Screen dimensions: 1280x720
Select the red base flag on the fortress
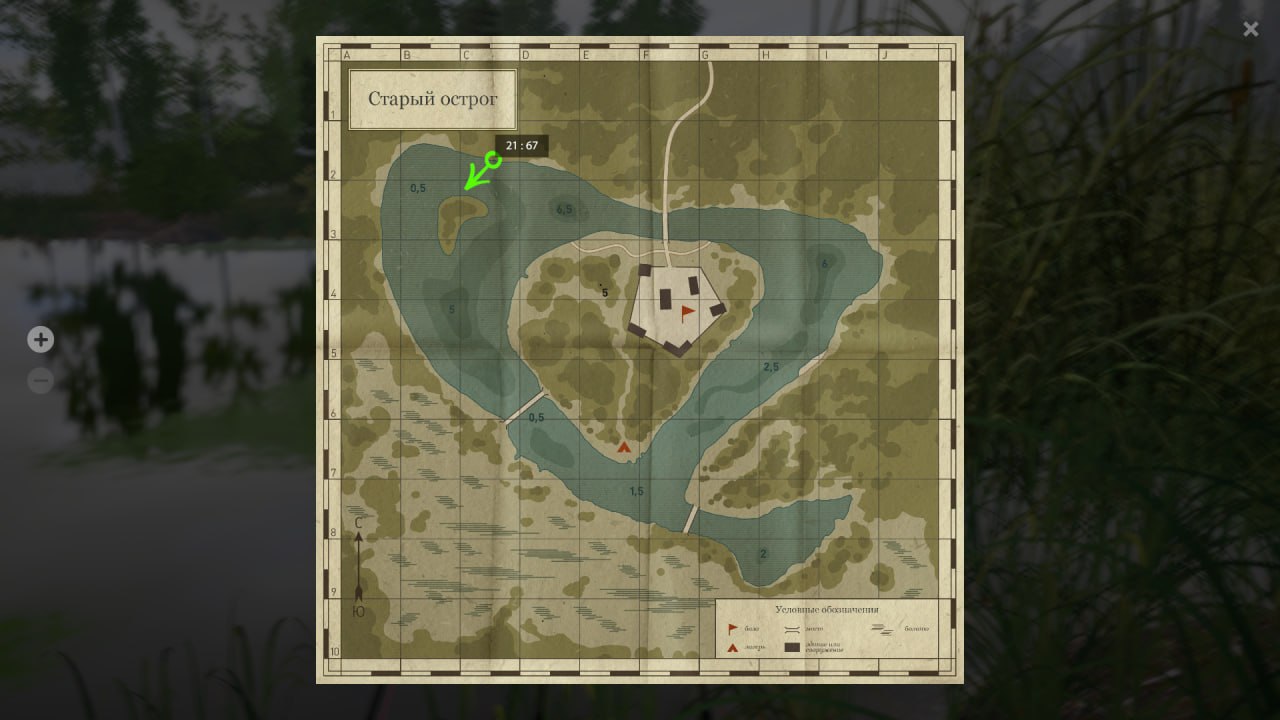[687, 312]
